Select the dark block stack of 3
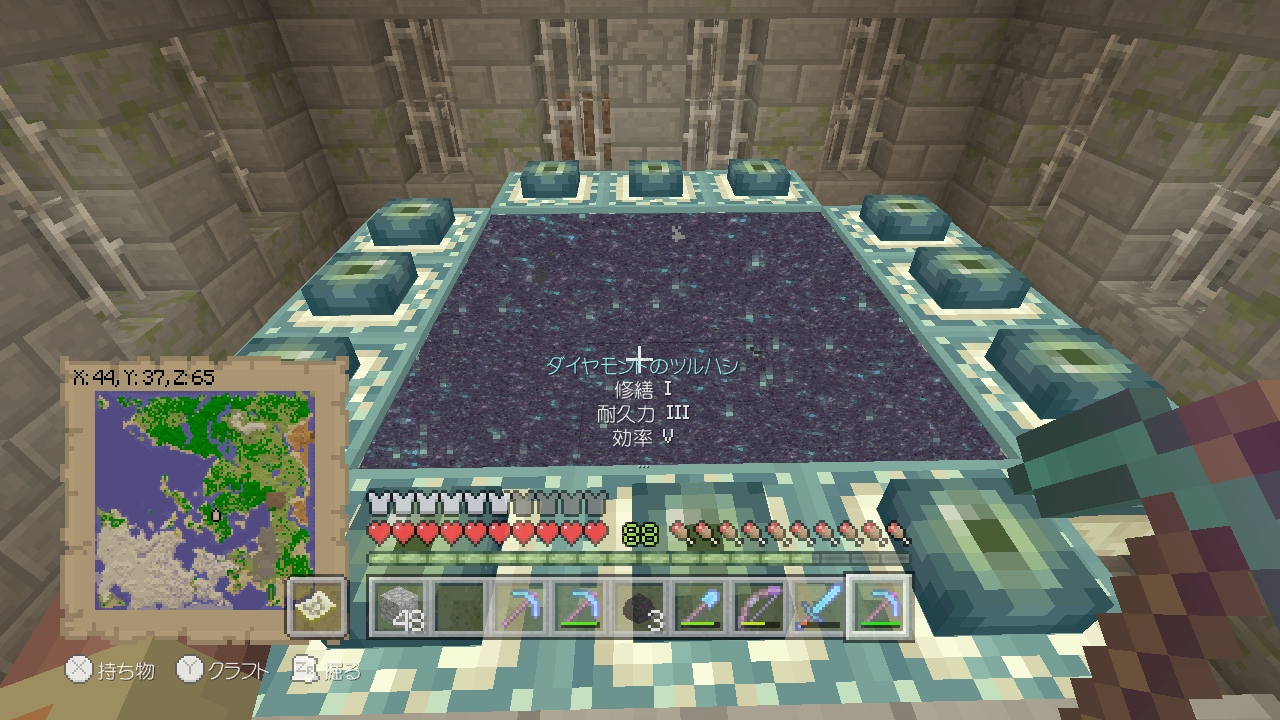Image resolution: width=1280 pixels, height=720 pixels. 640,606
